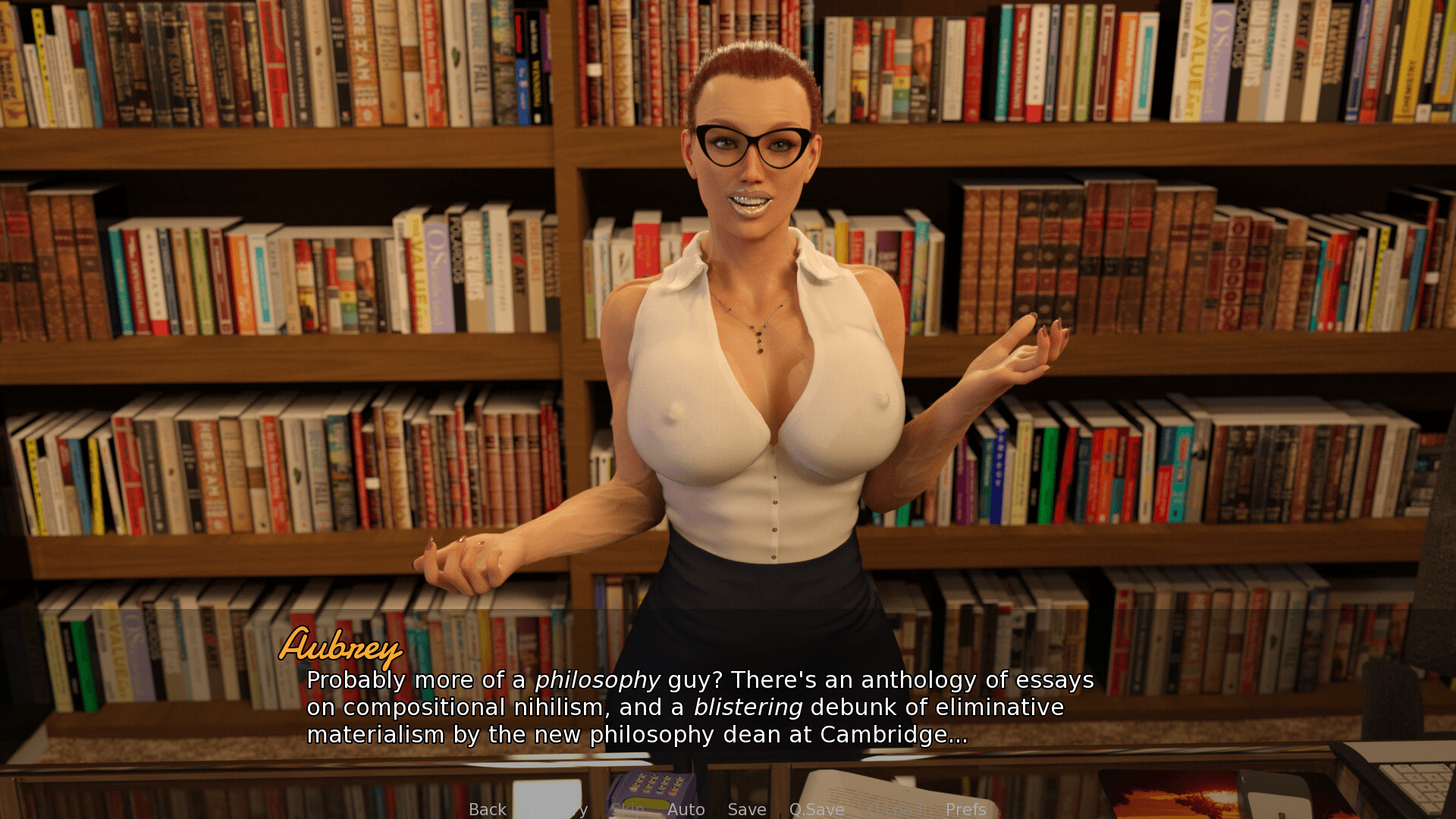Rewind dialogue using the Back button
Screen dimensions: 1456x819
[488, 809]
